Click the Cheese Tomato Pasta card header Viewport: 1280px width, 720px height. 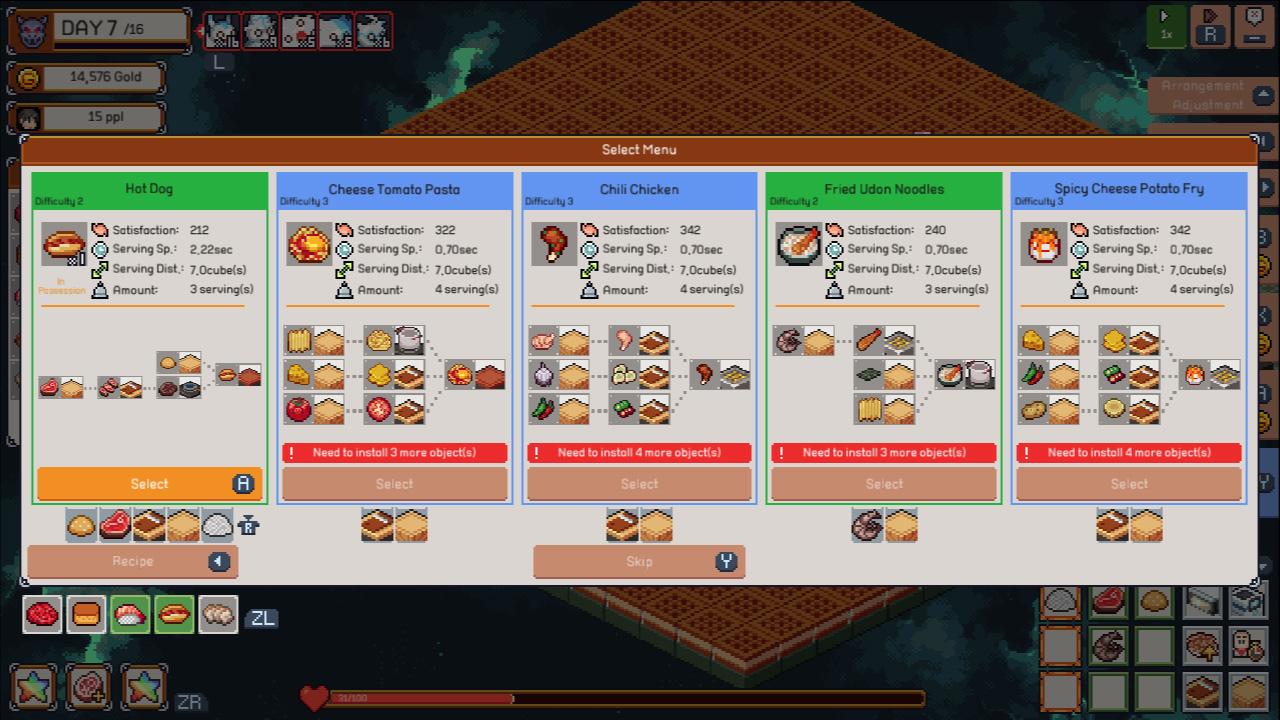tap(394, 189)
